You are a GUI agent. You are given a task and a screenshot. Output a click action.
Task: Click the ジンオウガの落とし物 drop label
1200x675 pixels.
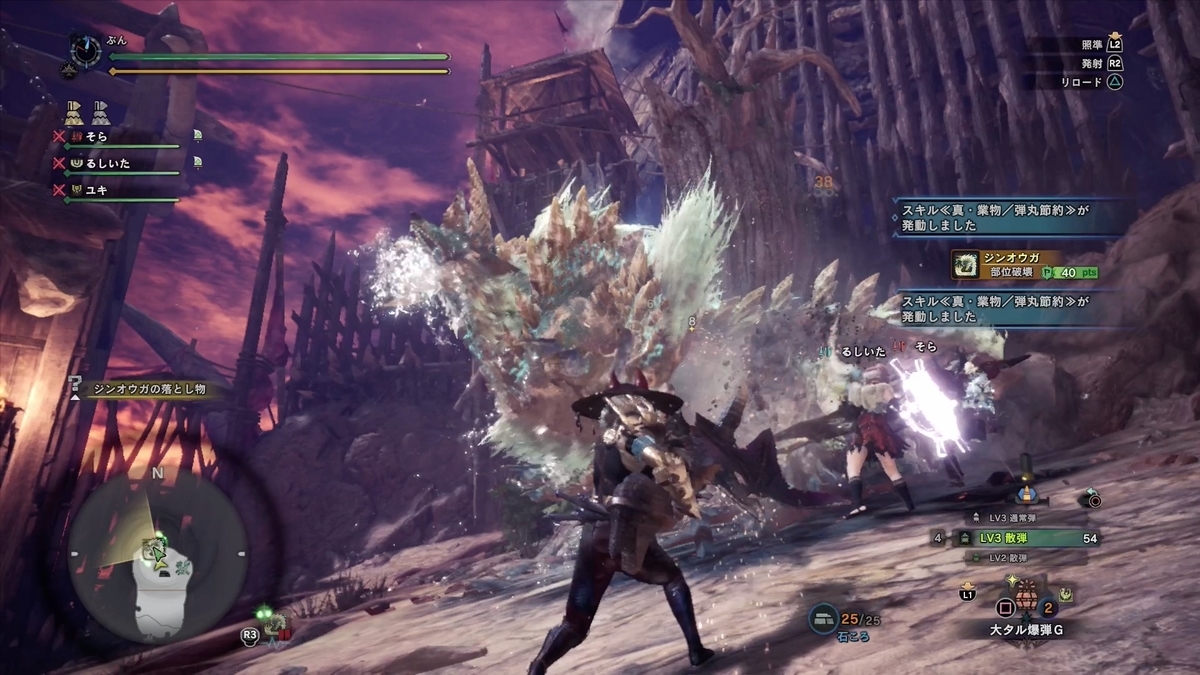144,389
